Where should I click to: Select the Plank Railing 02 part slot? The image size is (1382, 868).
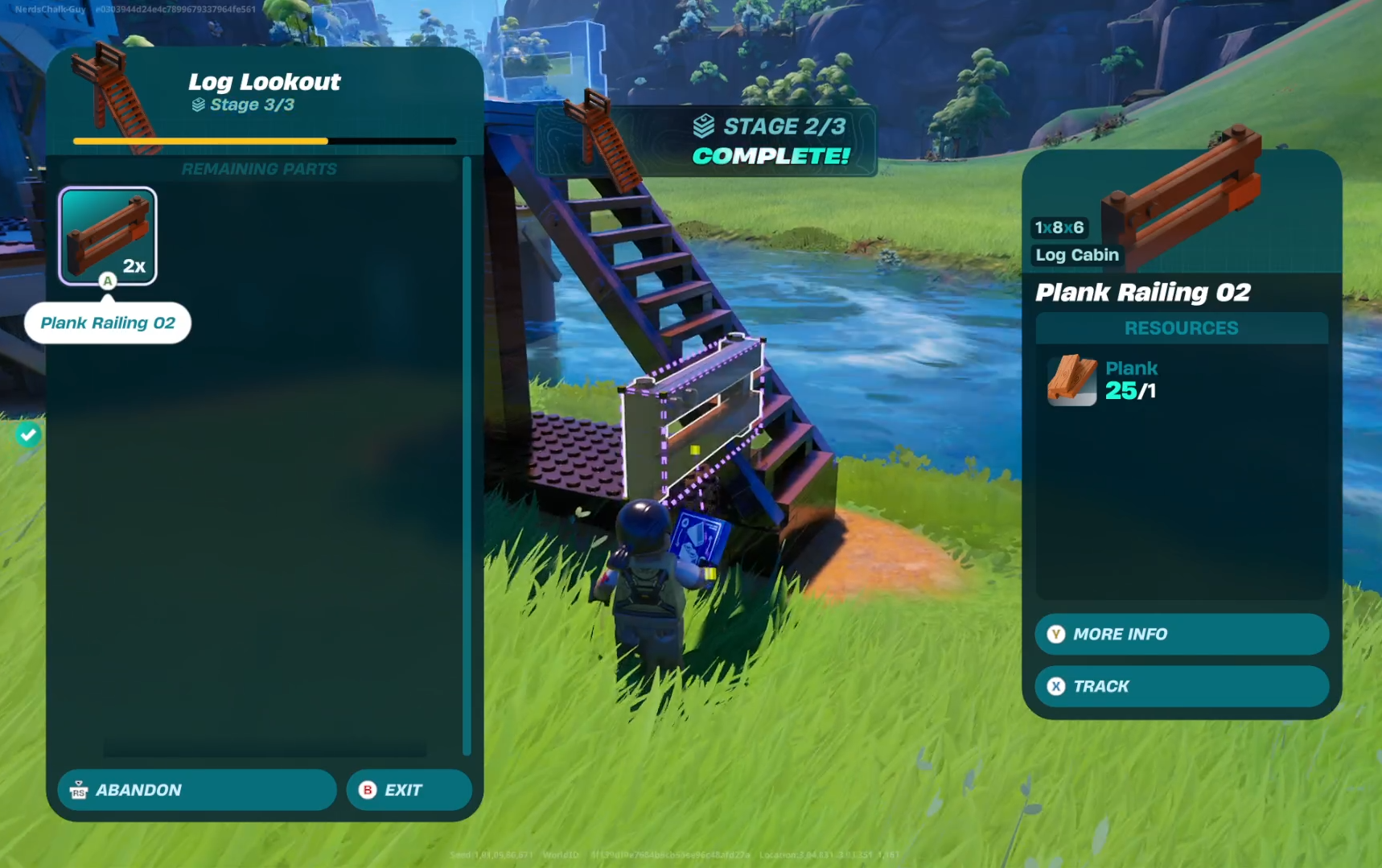pos(108,236)
